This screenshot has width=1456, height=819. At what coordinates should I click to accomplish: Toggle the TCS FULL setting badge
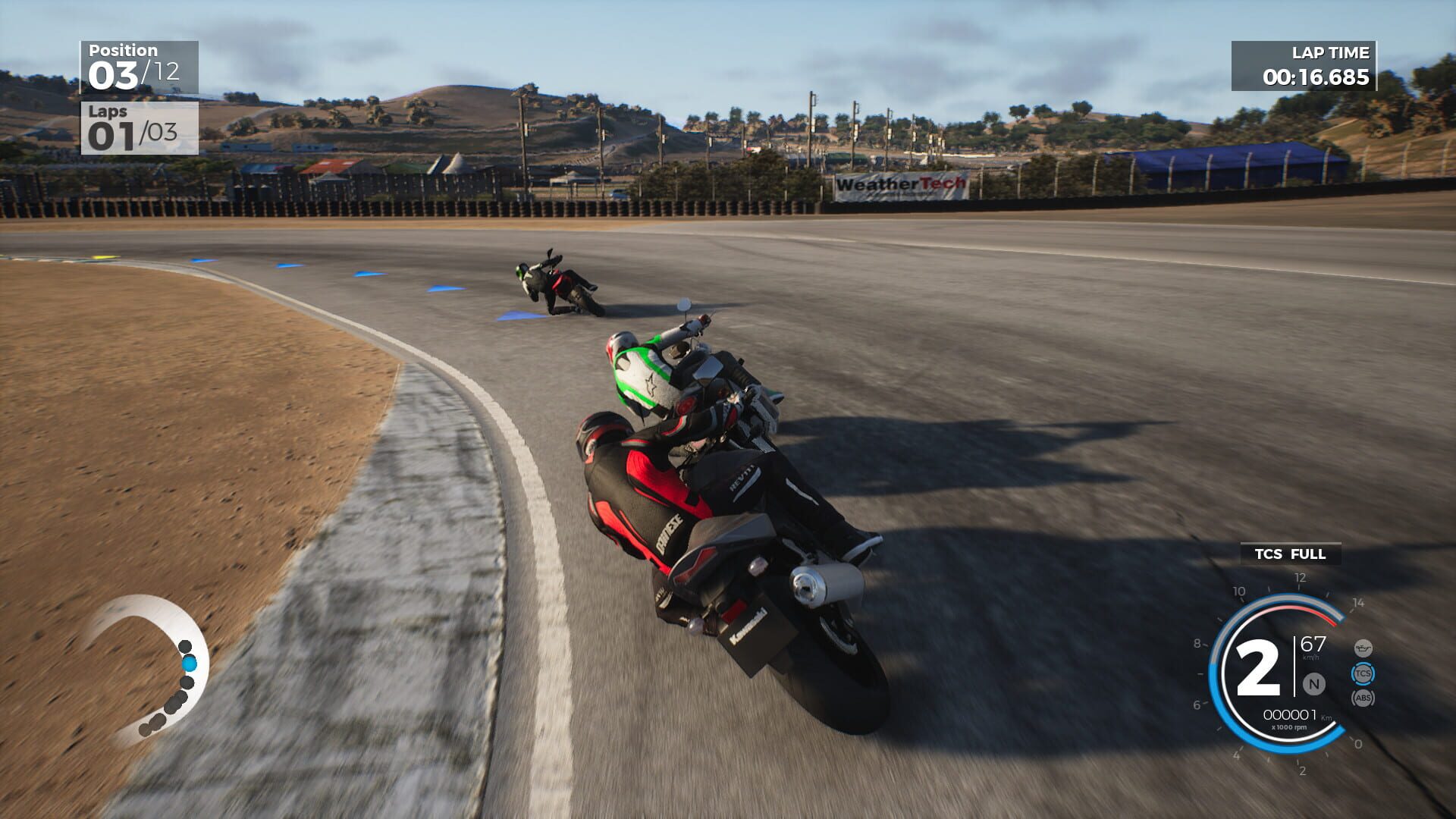click(x=1289, y=554)
